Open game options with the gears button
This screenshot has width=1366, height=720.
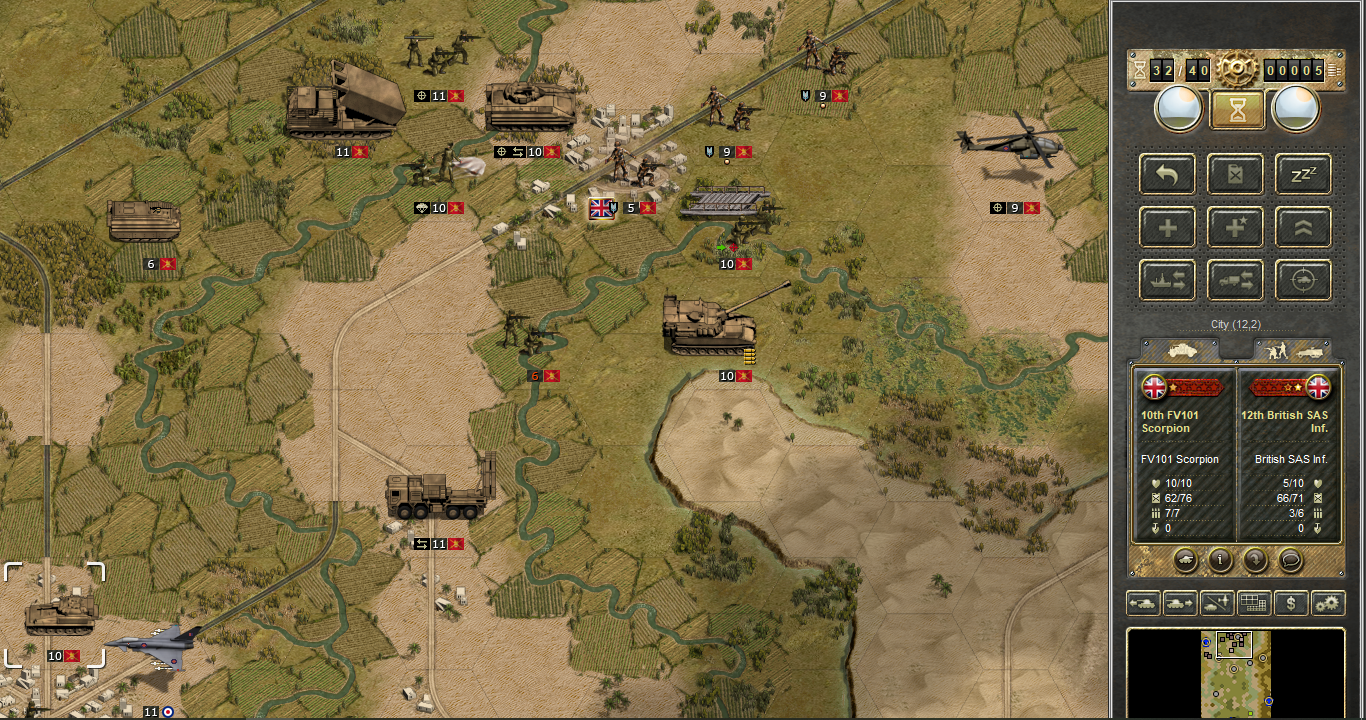(1327, 603)
